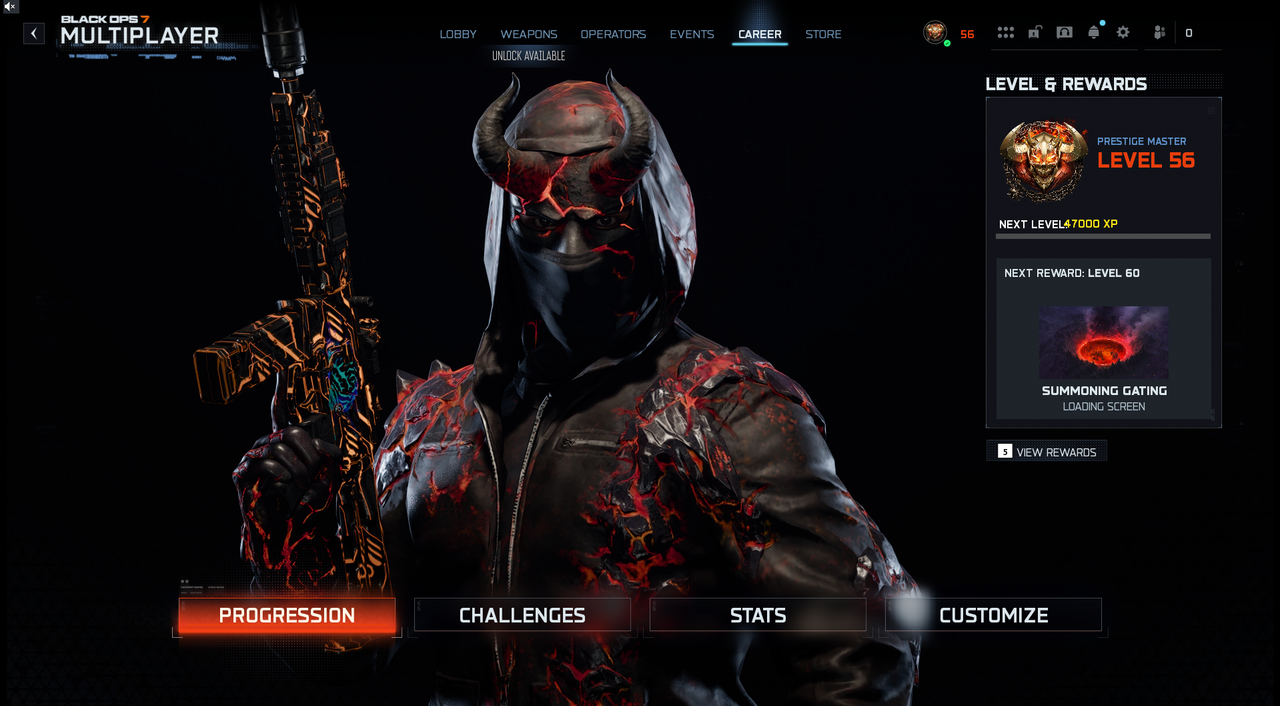
Task: Go back with the arrow button
Action: pos(34,34)
